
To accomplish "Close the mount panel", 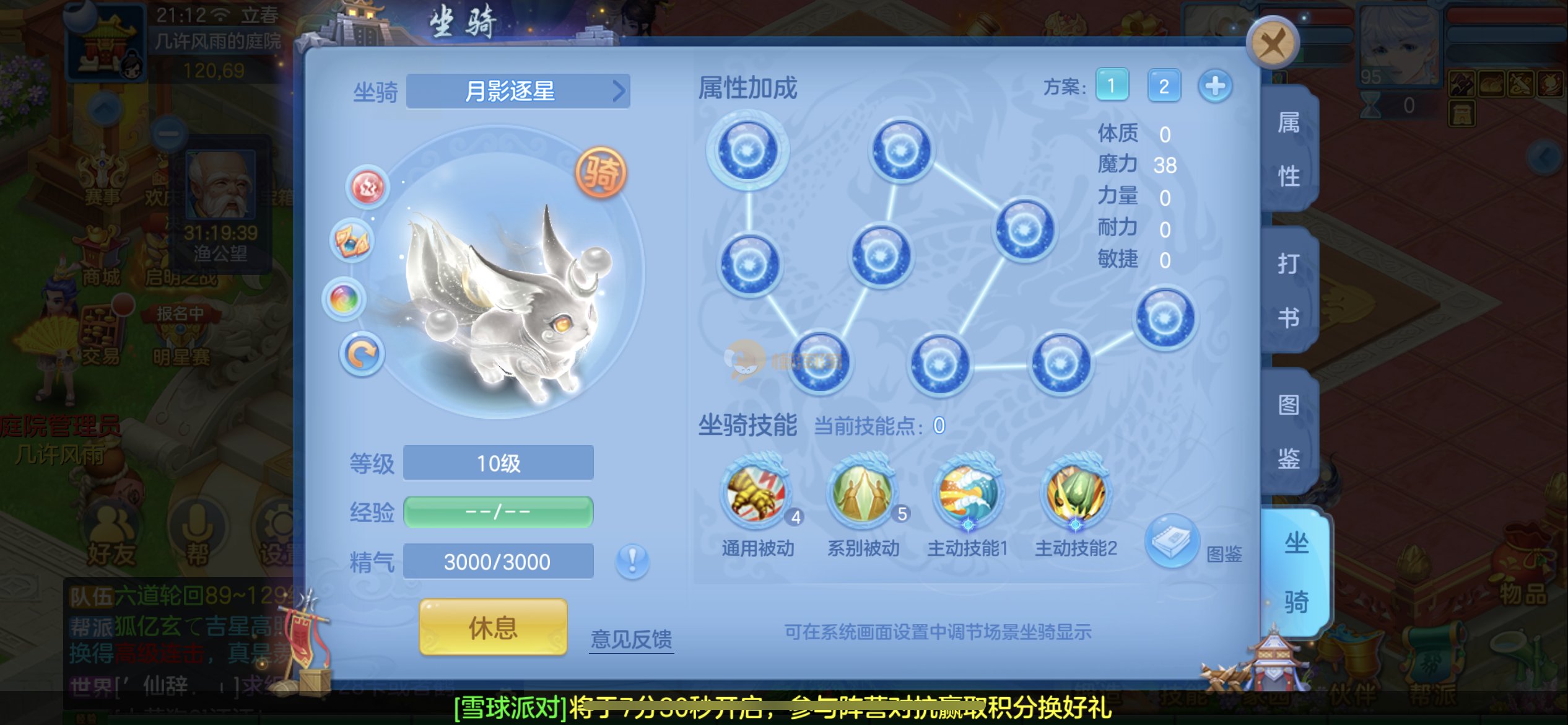I will click(x=1272, y=43).
